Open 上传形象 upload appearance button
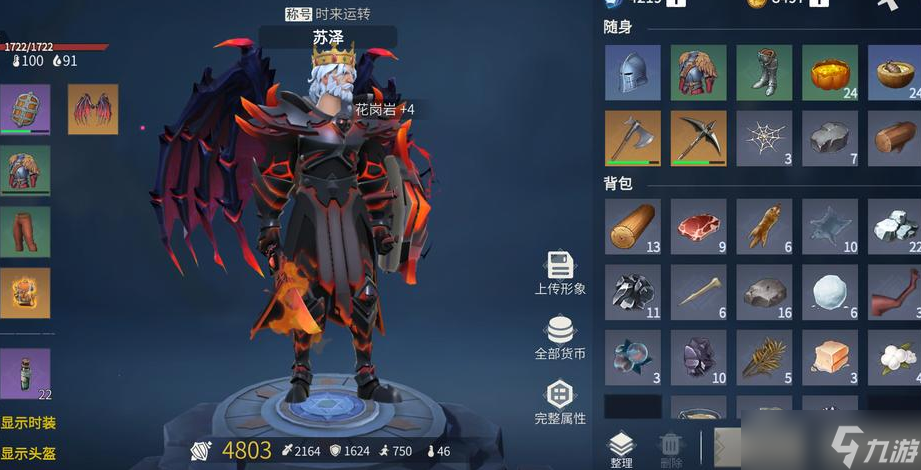 click(x=560, y=273)
